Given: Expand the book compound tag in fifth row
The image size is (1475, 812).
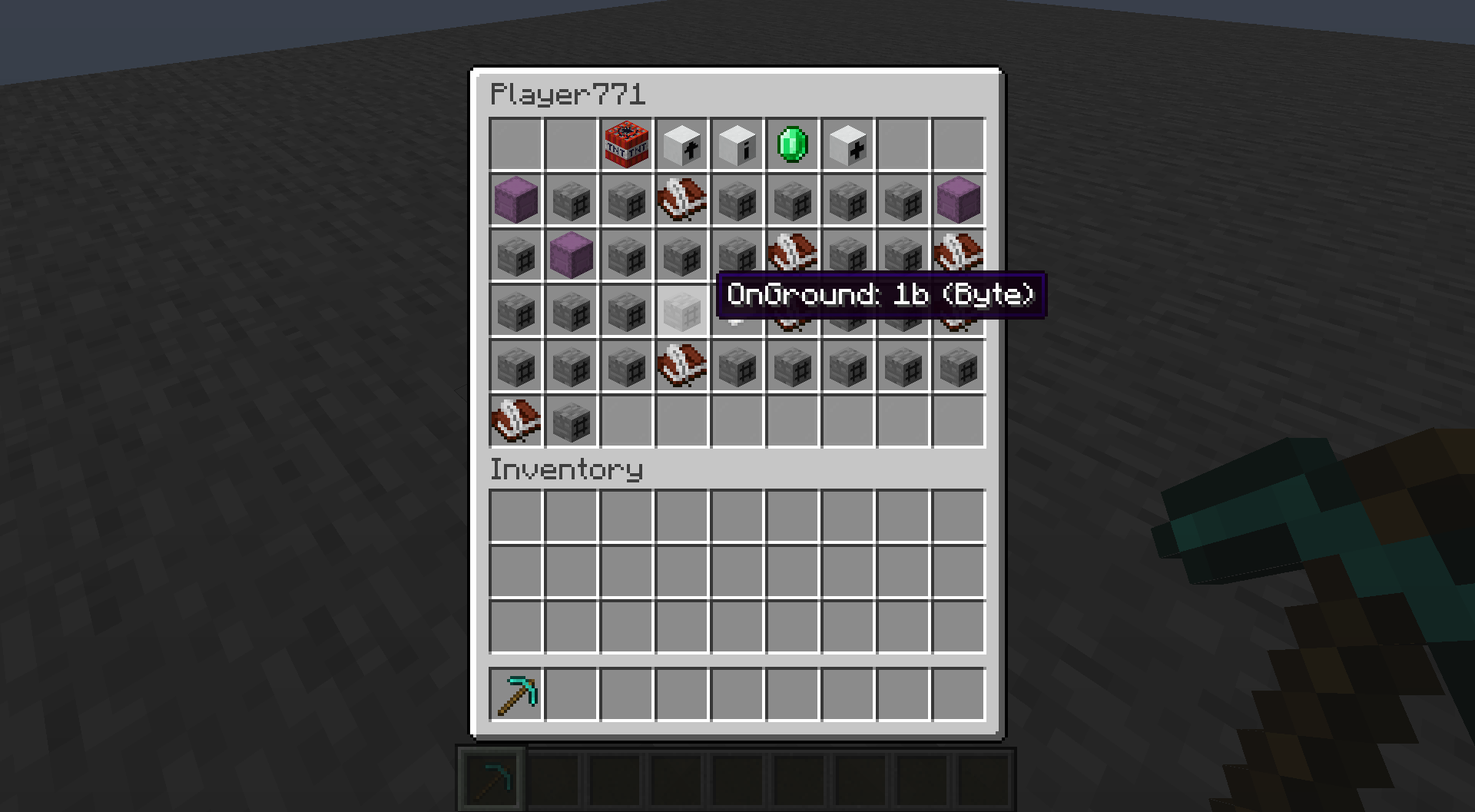Looking at the screenshot, I should point(681,366).
